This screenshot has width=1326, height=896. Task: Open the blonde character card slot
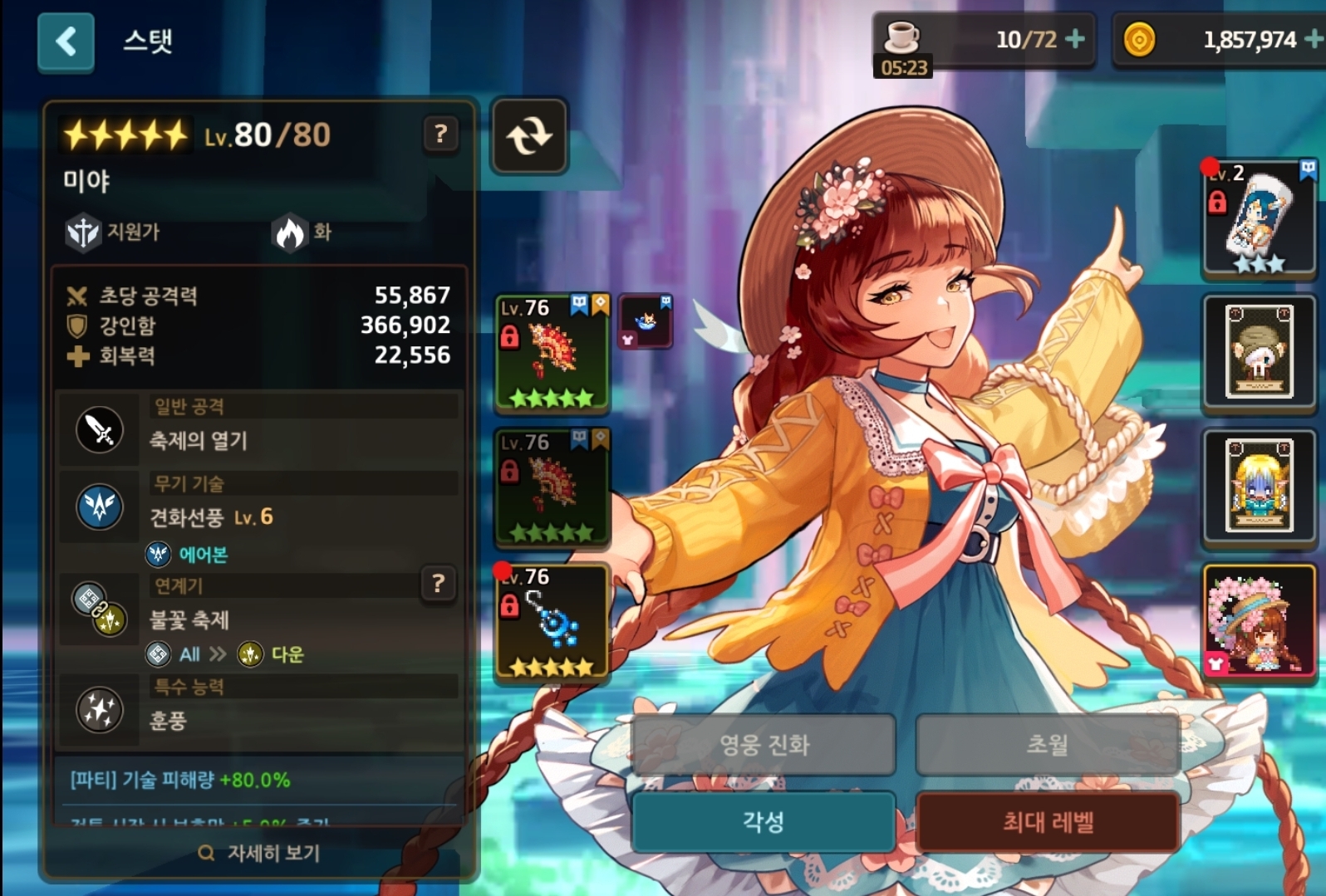[x=1259, y=487]
